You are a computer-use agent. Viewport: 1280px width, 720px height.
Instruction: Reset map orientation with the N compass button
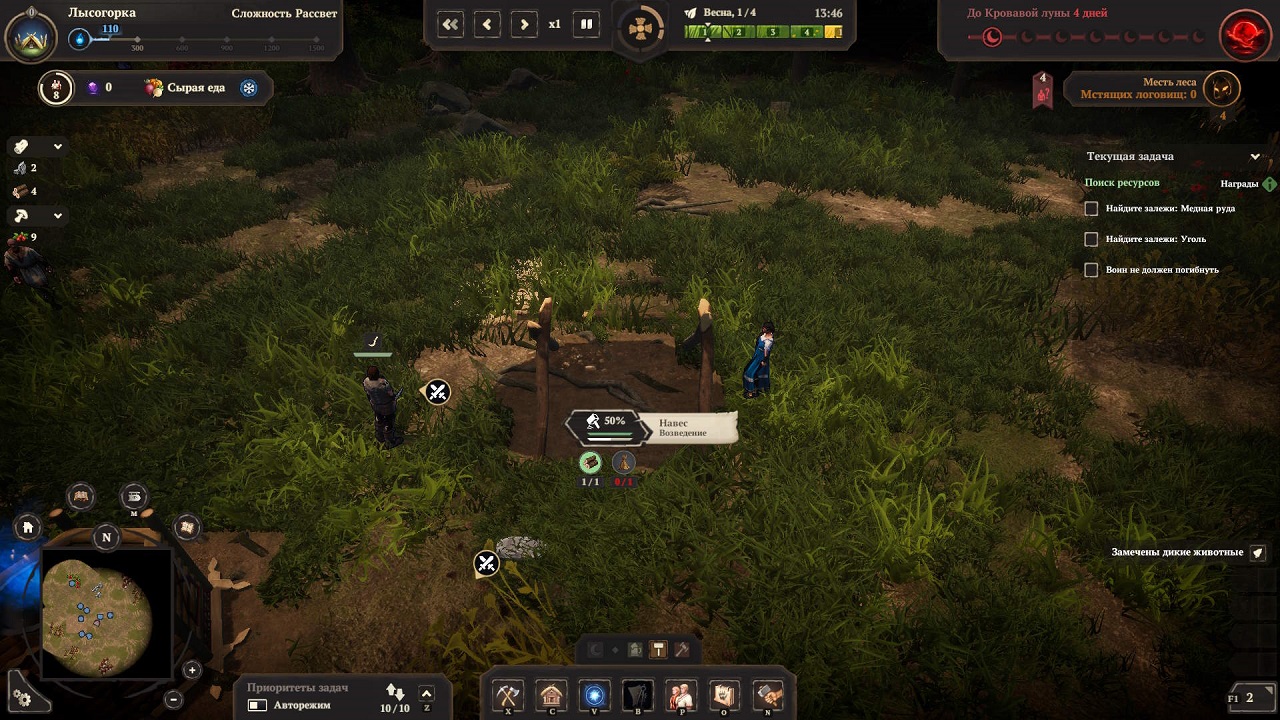(x=107, y=537)
